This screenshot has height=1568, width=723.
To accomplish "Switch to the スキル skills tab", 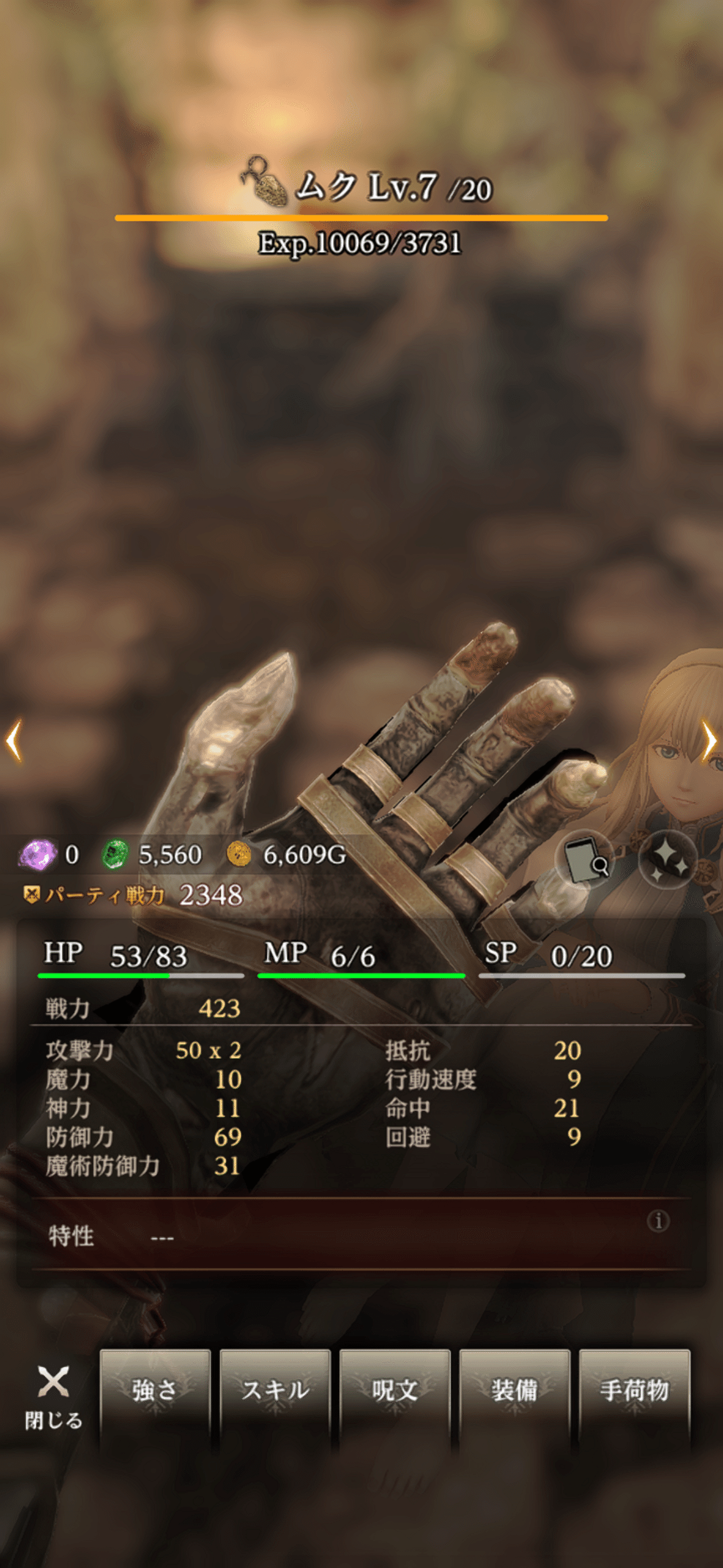I will (x=275, y=1390).
